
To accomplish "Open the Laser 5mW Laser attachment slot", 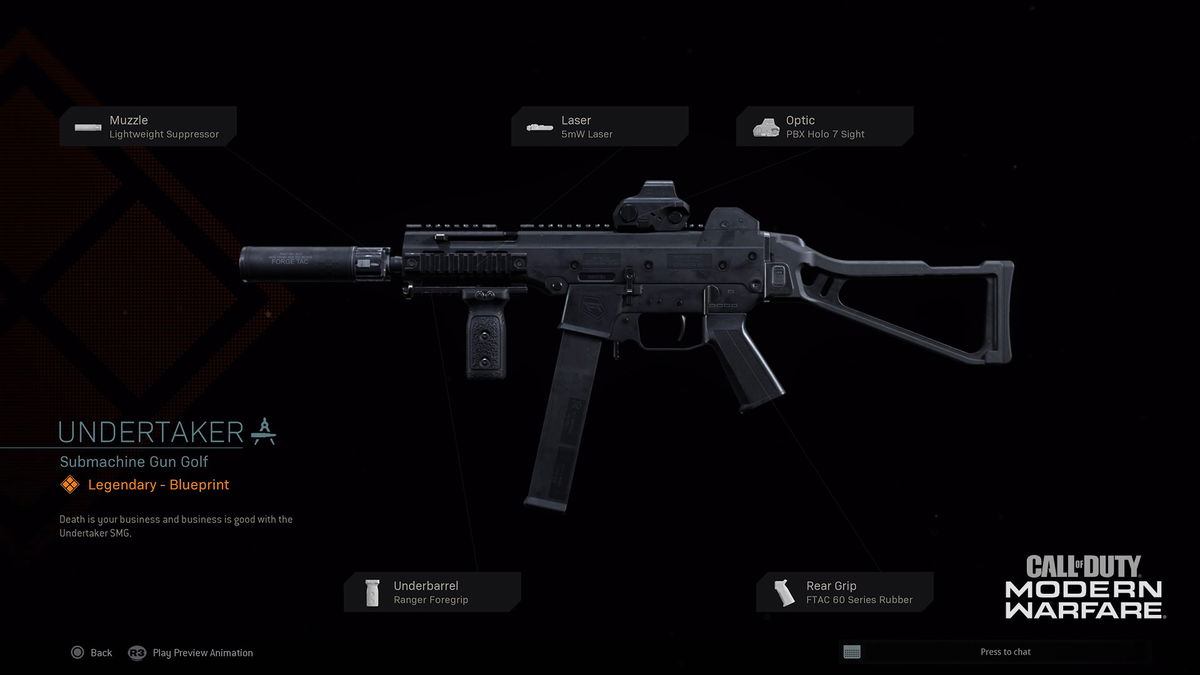I will click(600, 127).
